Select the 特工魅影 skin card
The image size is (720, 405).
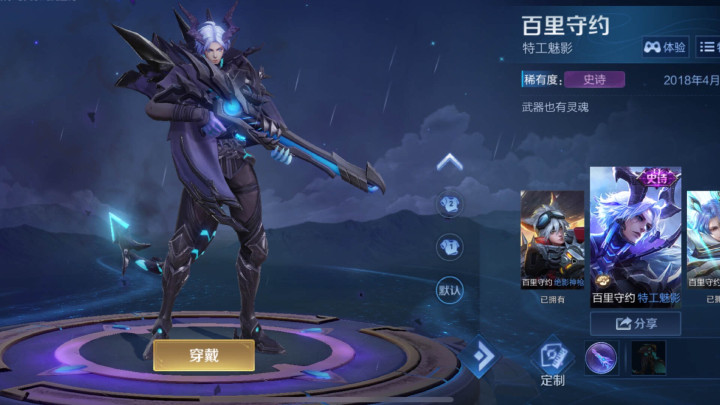tap(635, 236)
